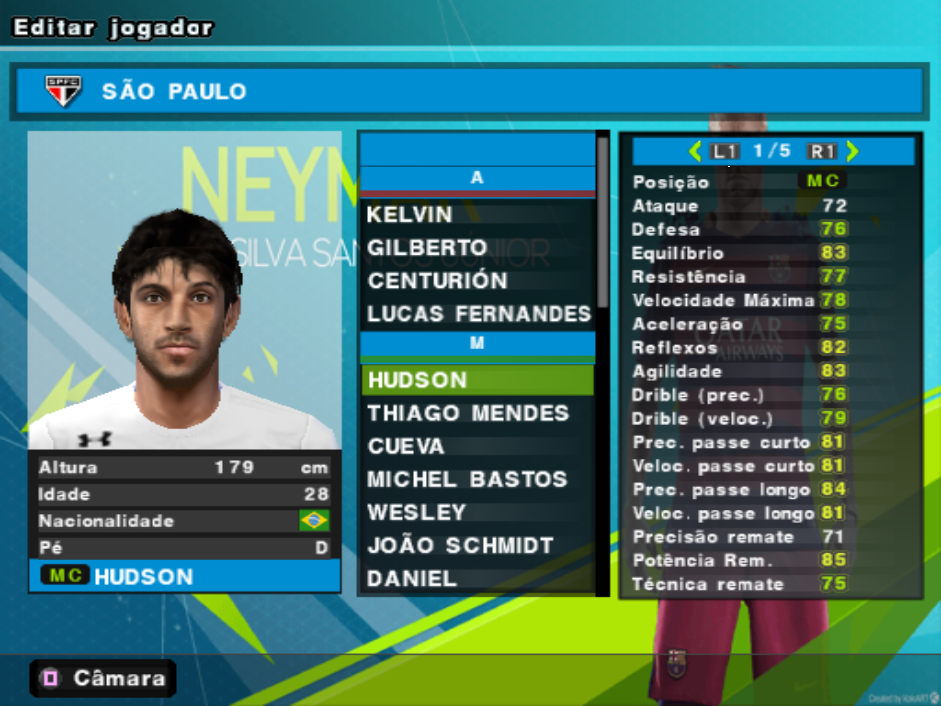Pick Lucas Fernandes from the list
This screenshot has width=941, height=706.
click(x=478, y=314)
